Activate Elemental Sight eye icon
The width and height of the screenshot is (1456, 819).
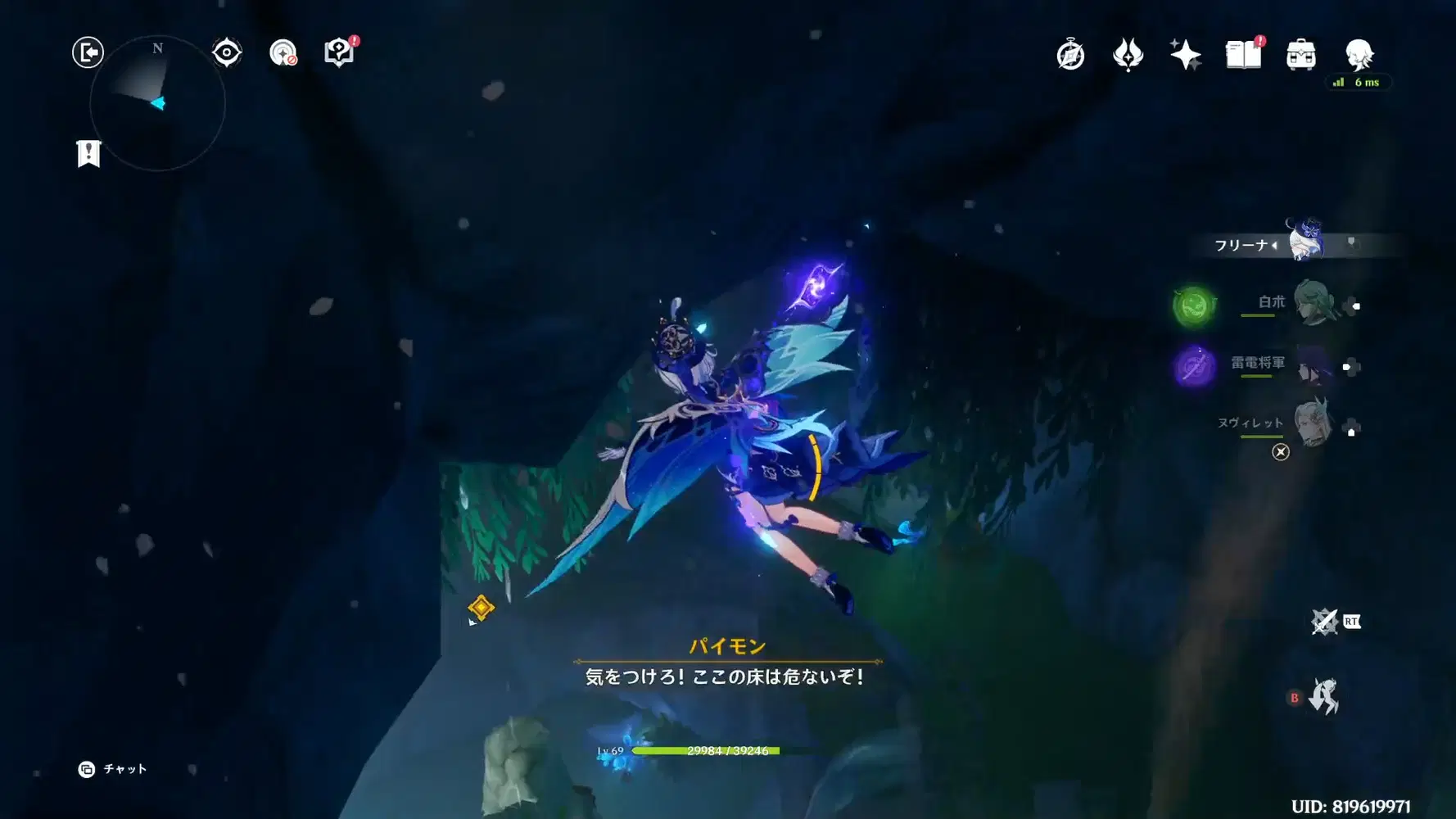[226, 51]
